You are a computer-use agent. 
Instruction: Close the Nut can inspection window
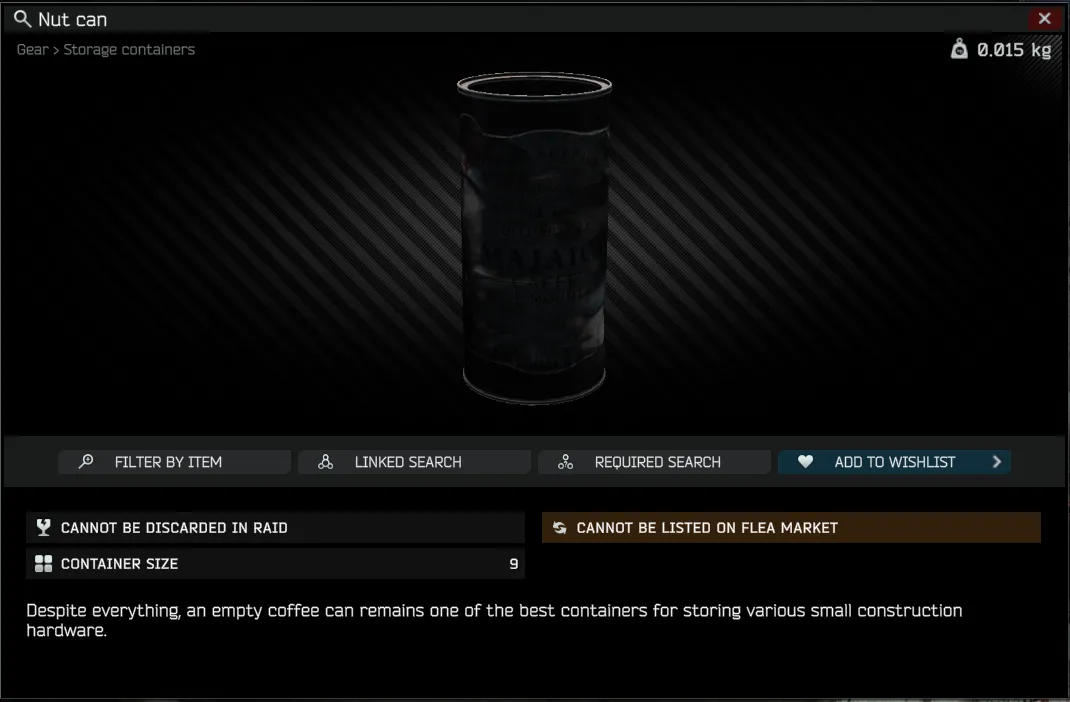coord(1044,18)
